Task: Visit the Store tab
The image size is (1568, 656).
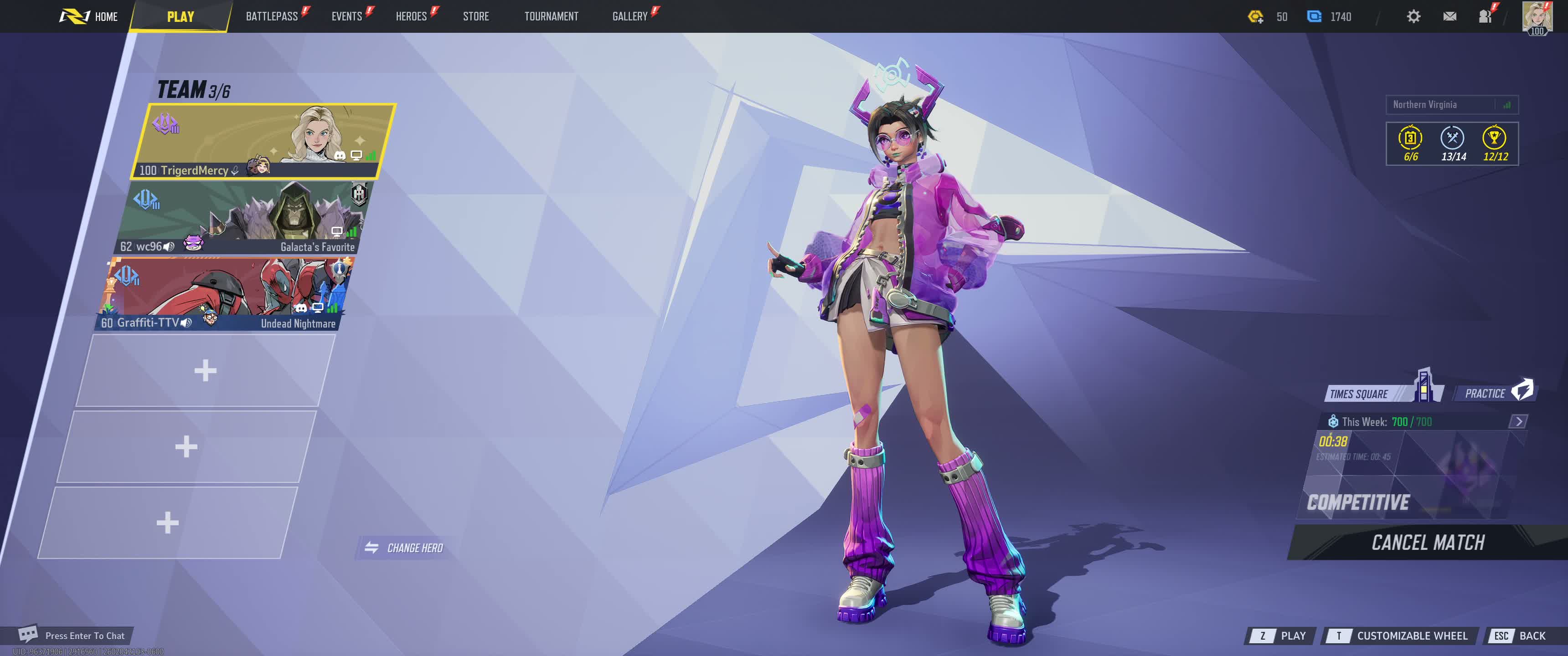Action: [x=475, y=16]
